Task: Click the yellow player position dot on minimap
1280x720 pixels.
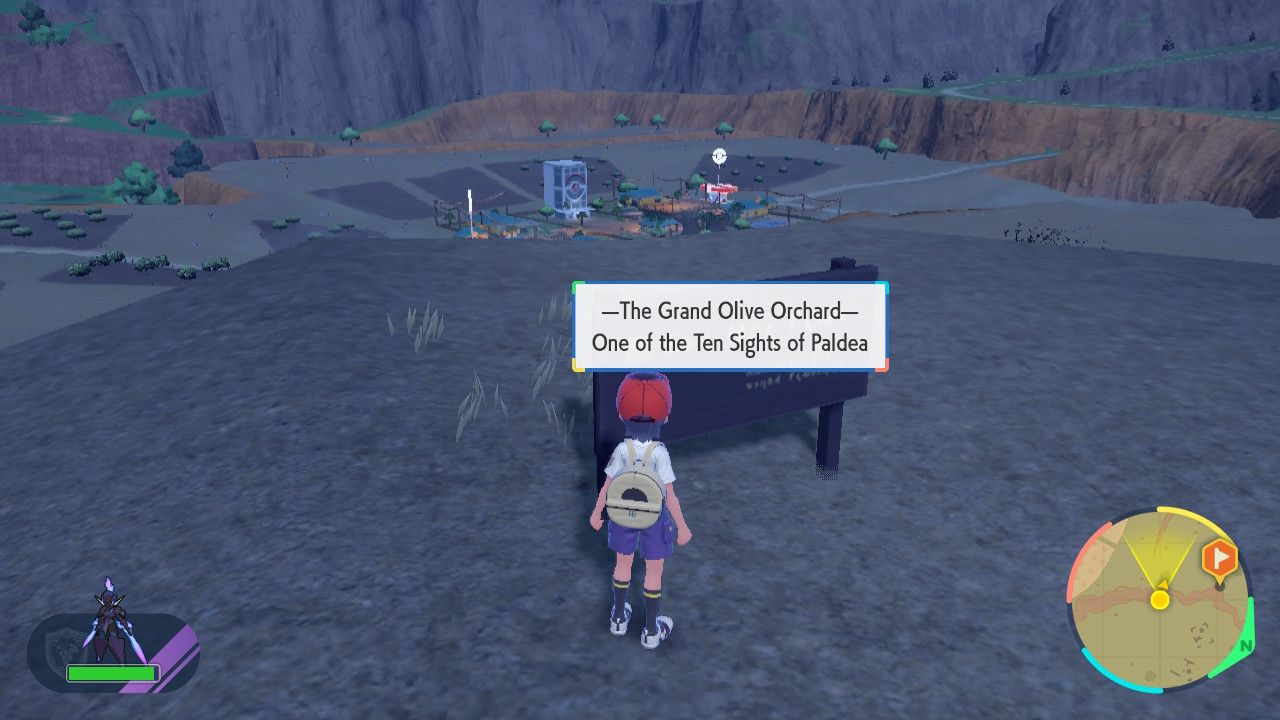Action: coord(1159,600)
